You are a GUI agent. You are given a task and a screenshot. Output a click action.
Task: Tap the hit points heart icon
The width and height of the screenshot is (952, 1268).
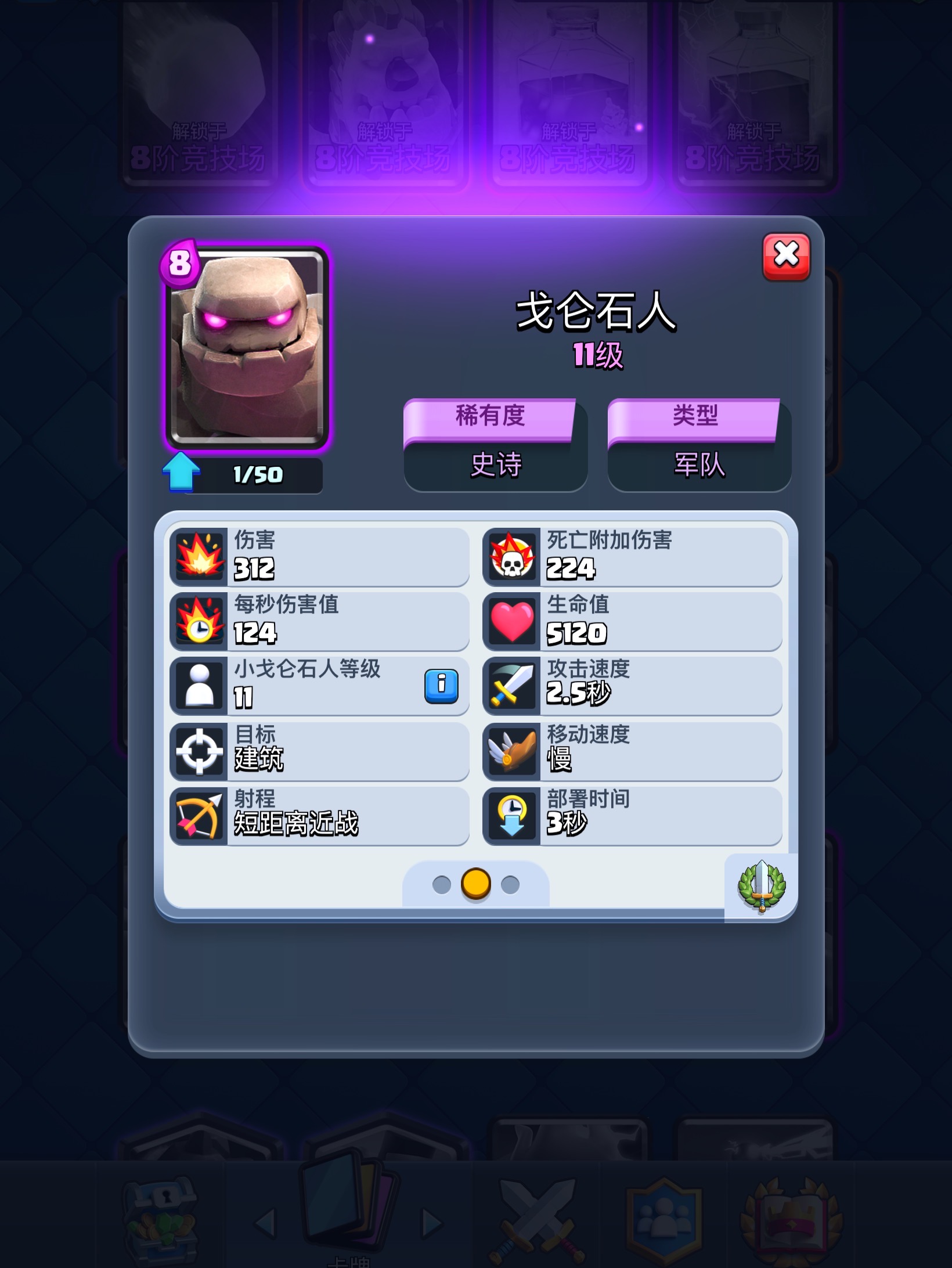click(513, 622)
